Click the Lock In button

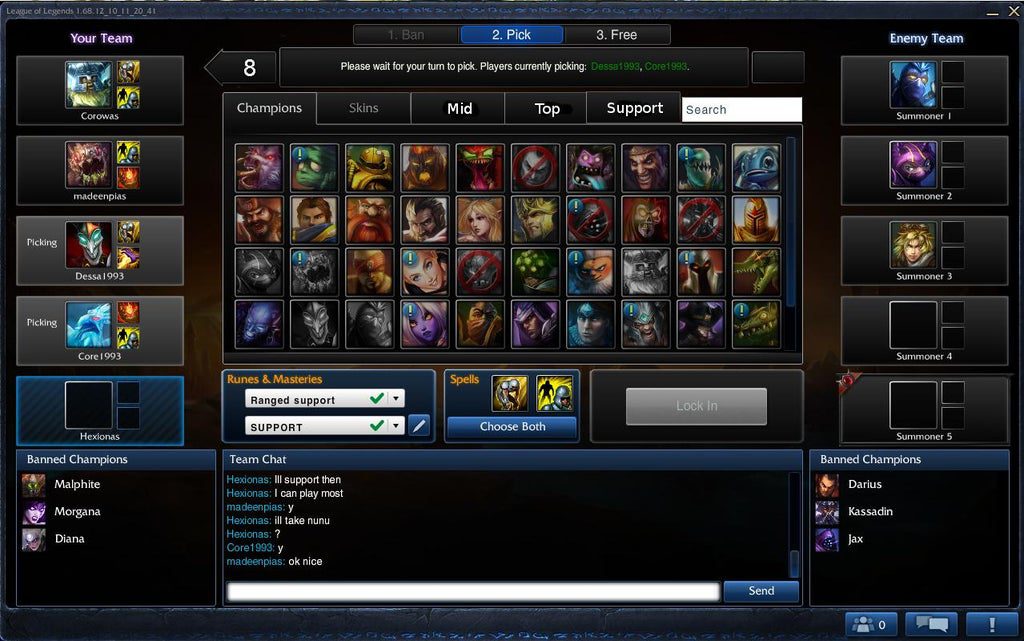click(696, 406)
